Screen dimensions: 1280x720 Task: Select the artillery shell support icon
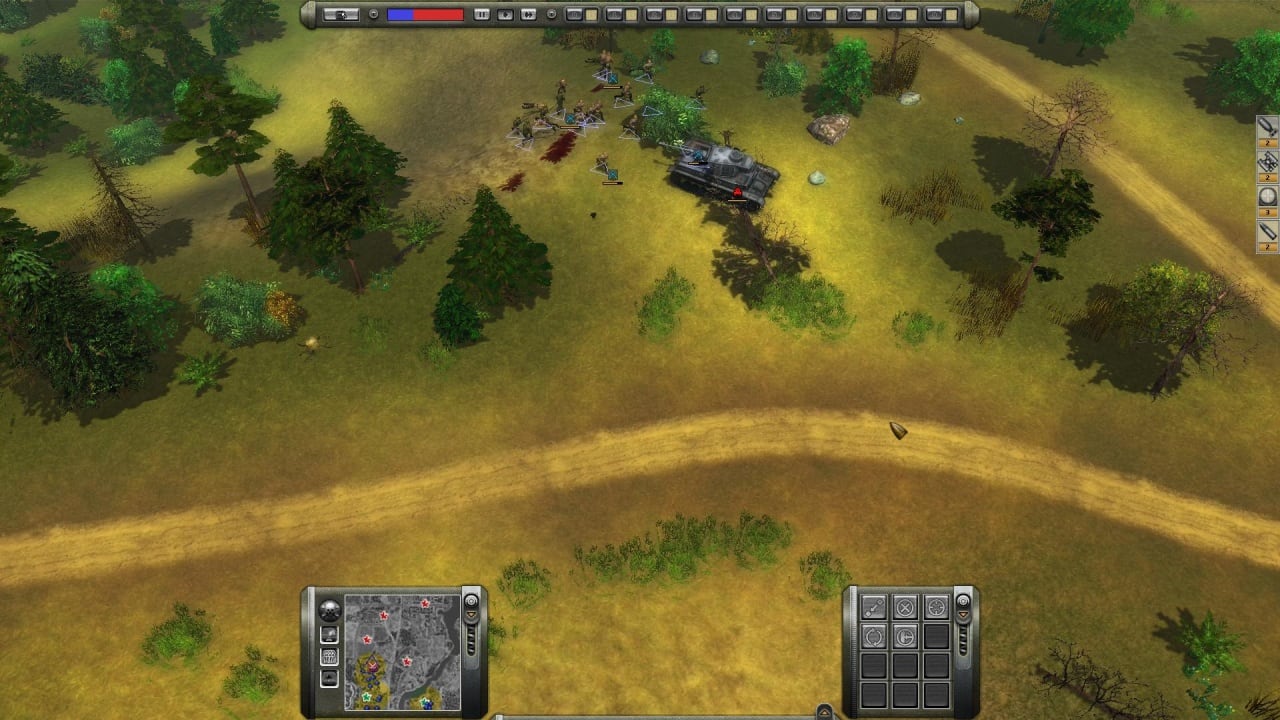1267,232
